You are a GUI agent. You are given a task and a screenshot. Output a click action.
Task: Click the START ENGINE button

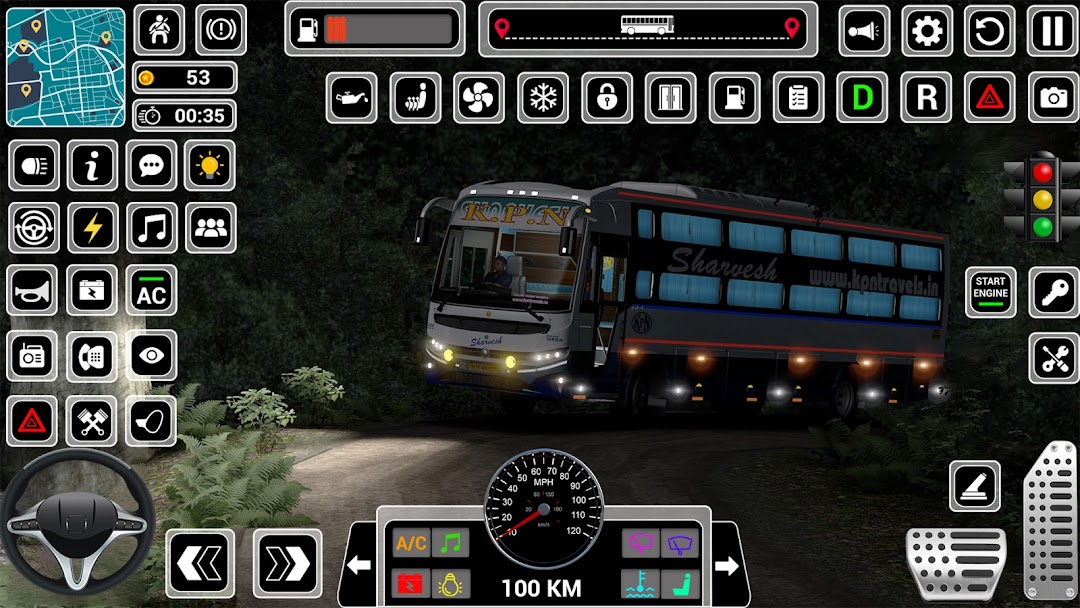pos(991,293)
